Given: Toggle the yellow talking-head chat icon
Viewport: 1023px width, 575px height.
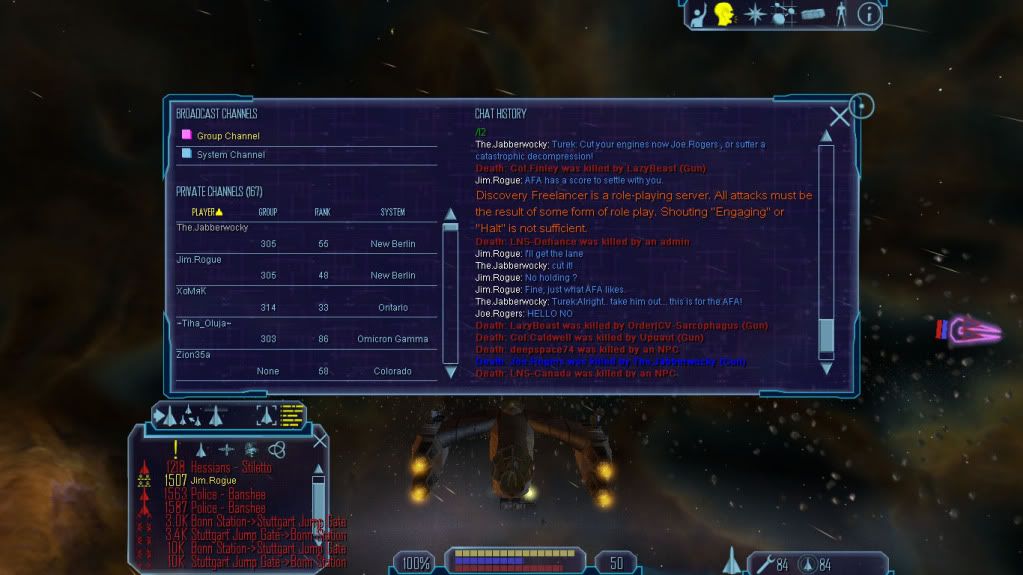Looking at the screenshot, I should 724,14.
